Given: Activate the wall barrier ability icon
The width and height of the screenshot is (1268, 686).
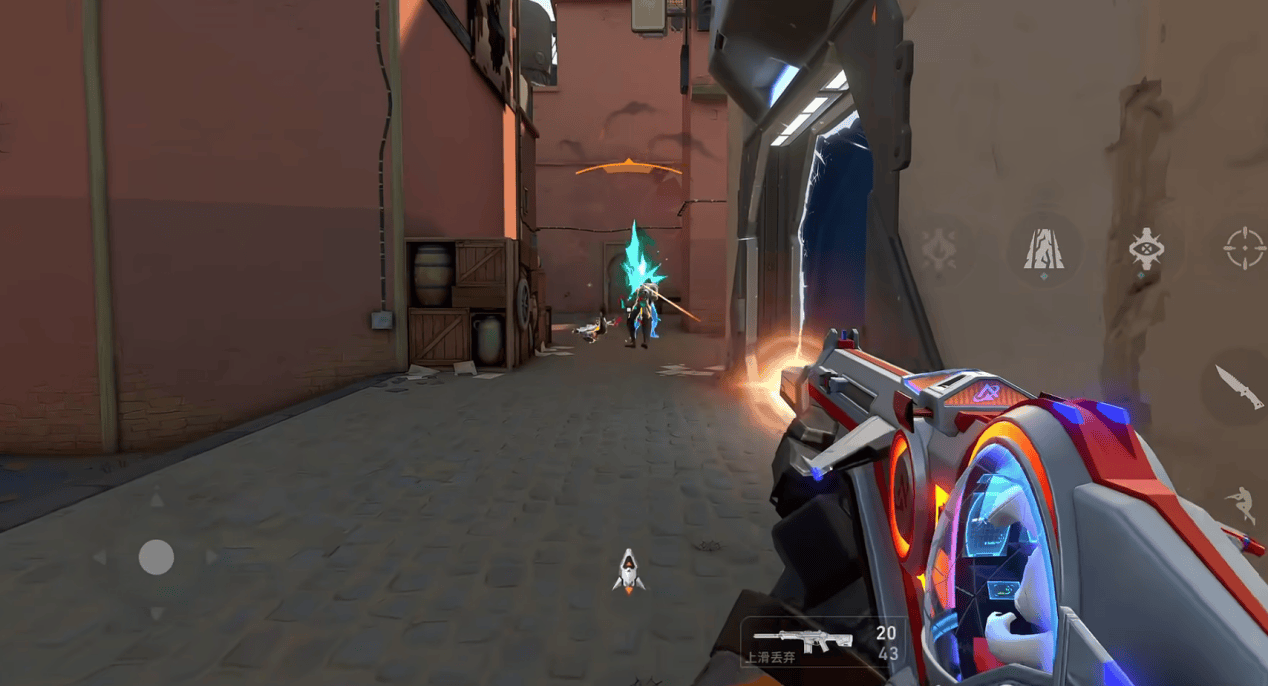Looking at the screenshot, I should 1043,248.
